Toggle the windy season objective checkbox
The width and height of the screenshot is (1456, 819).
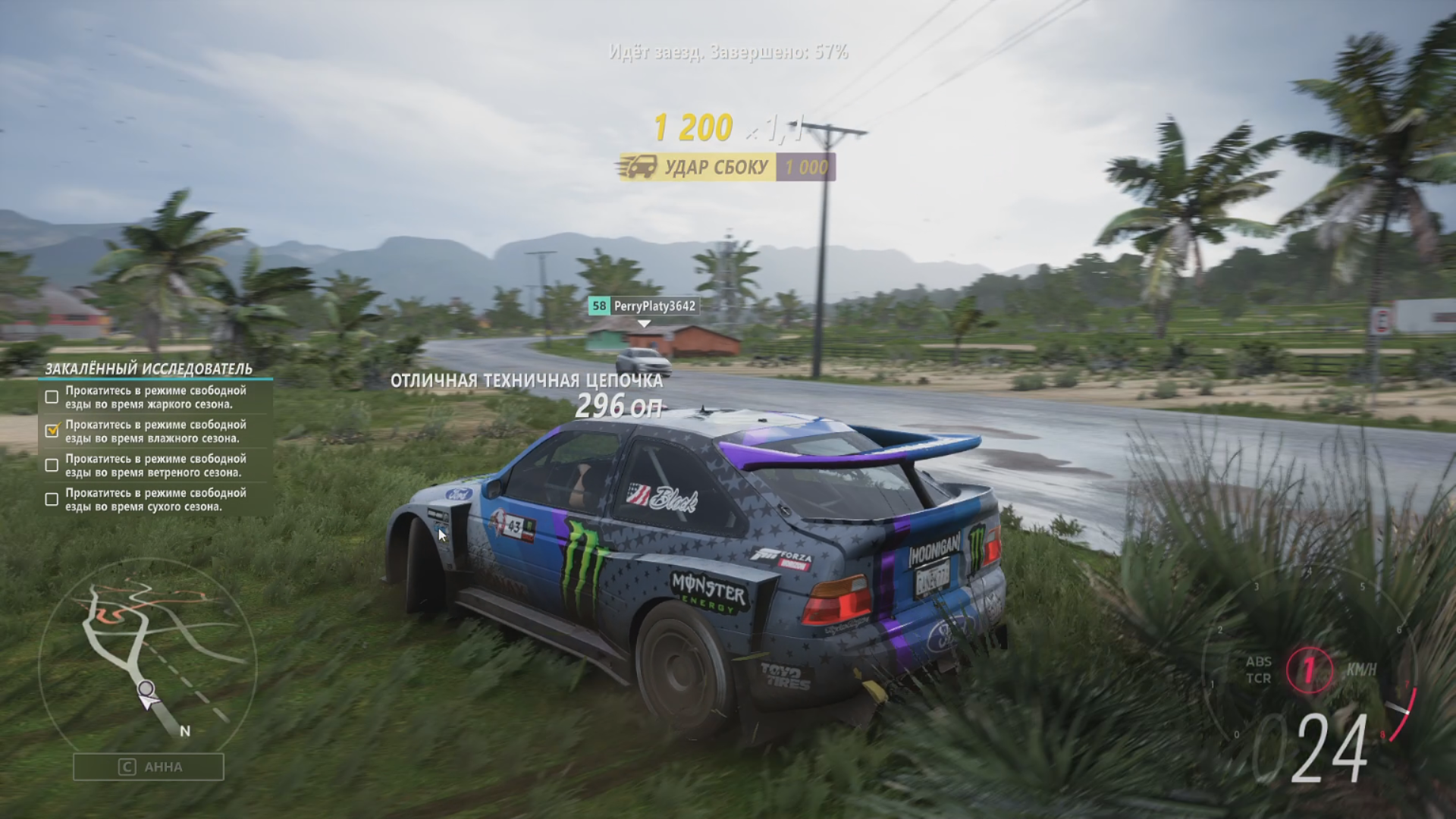coord(52,465)
